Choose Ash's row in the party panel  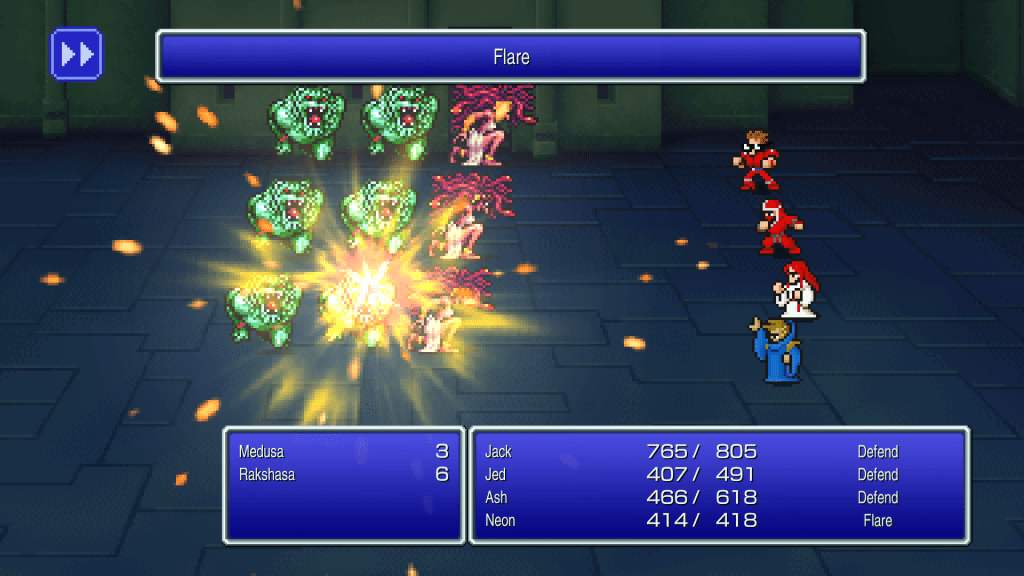(x=718, y=498)
